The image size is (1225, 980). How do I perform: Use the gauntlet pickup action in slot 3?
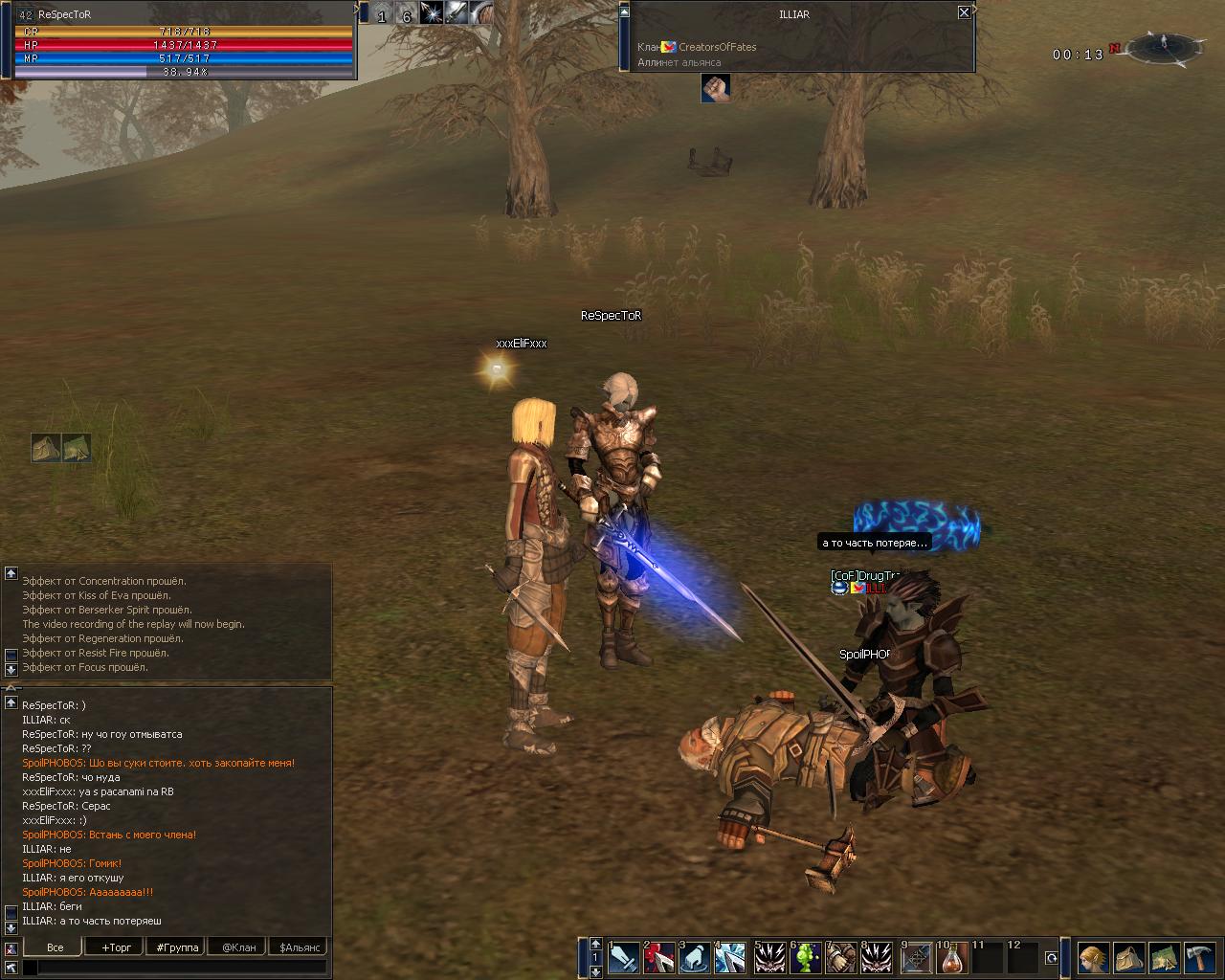[696, 957]
